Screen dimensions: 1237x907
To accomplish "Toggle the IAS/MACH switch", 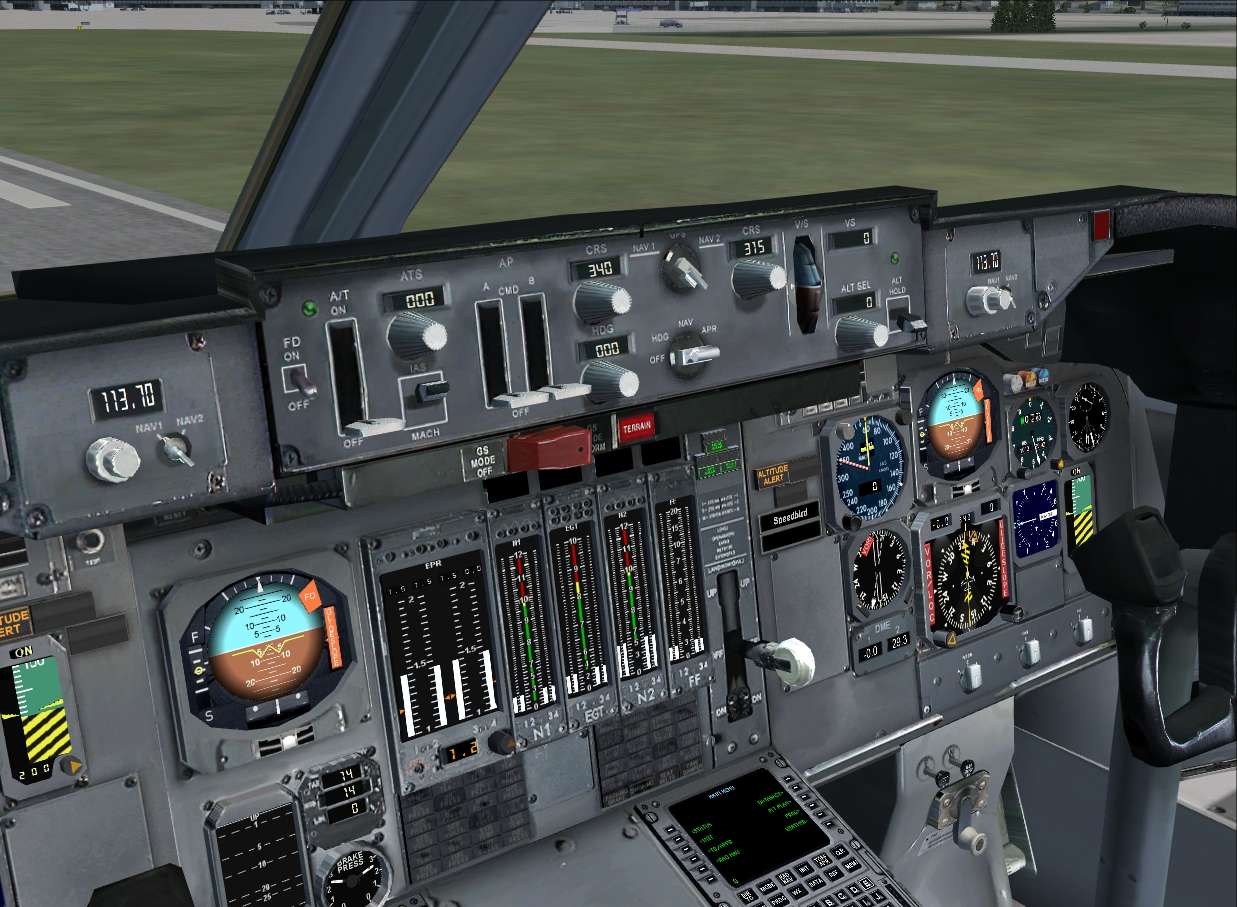I will 432,391.
